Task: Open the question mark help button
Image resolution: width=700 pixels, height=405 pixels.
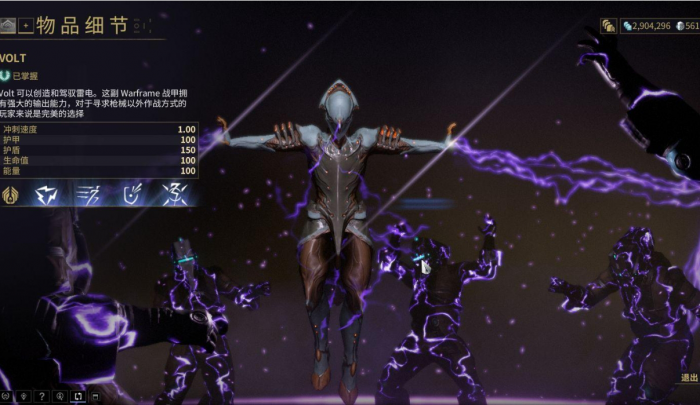Action: click(41, 396)
